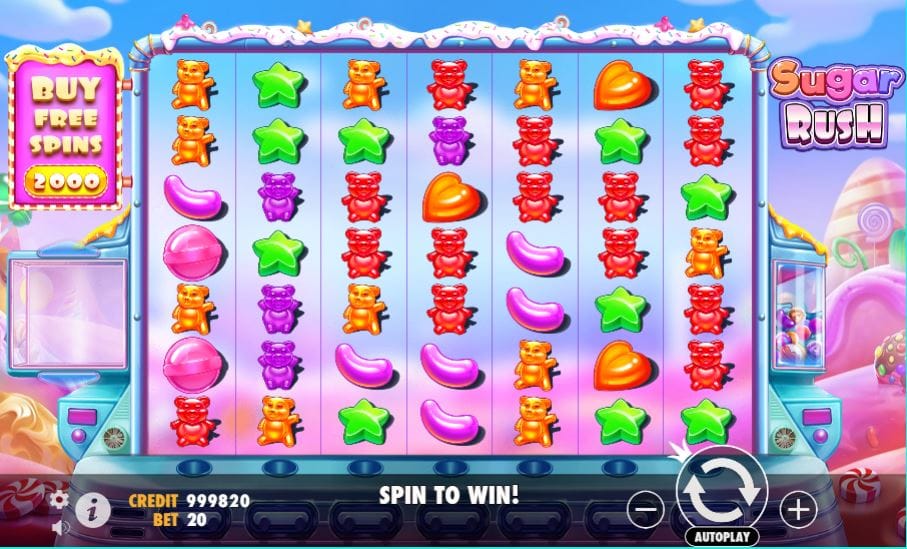Open settings with the gear icon
This screenshot has width=907, height=549.
click(59, 498)
